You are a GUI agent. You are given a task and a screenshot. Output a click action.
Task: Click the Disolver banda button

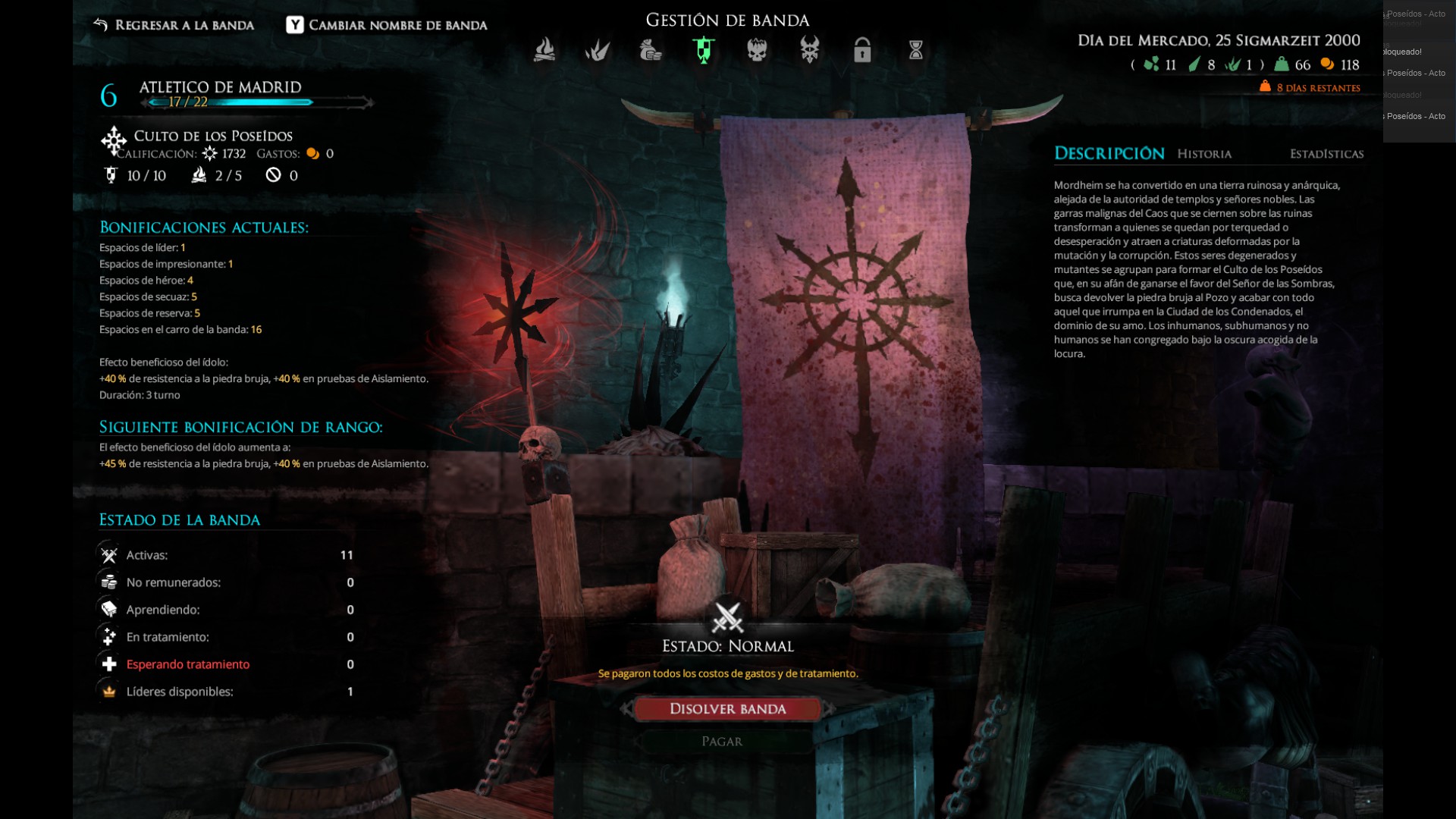(x=727, y=709)
